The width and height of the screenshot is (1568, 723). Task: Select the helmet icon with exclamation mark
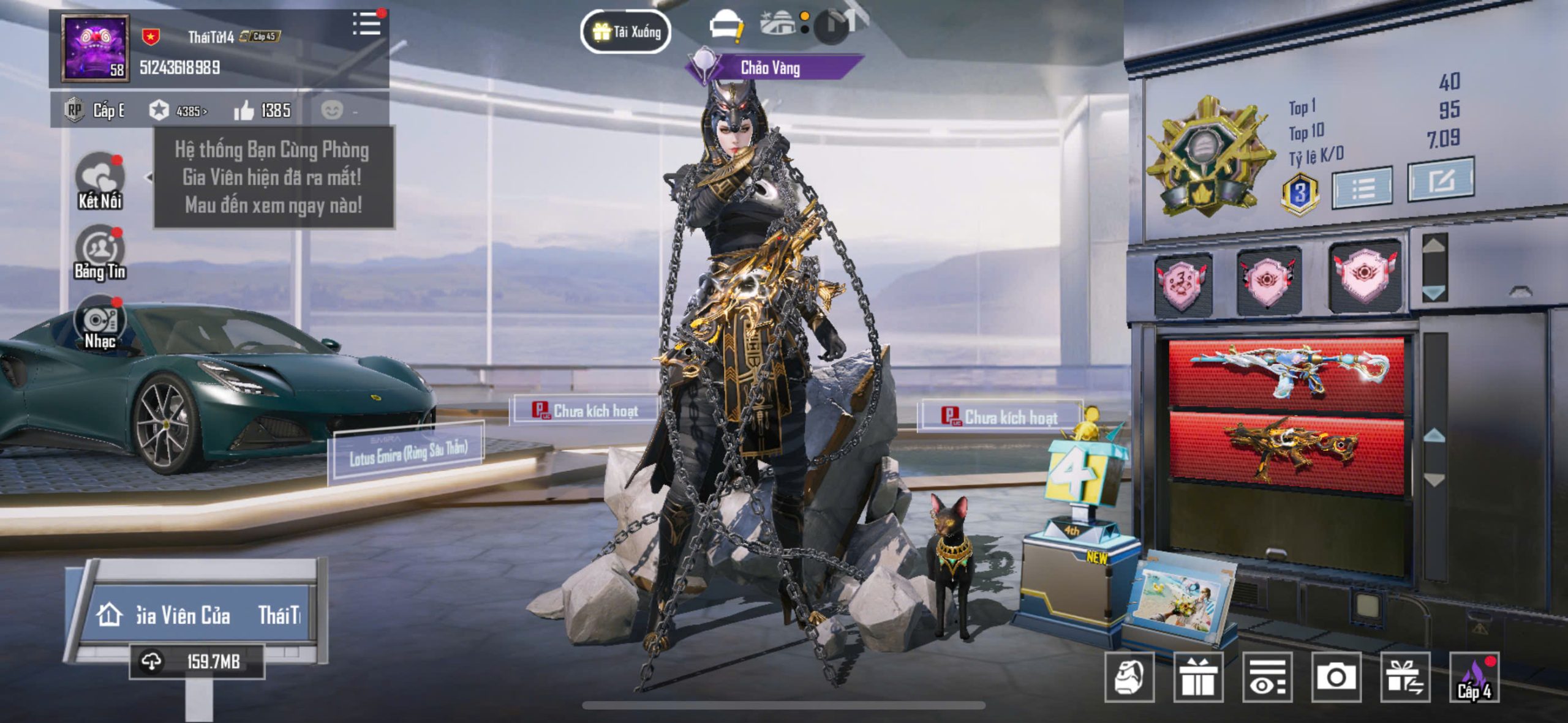tap(726, 28)
